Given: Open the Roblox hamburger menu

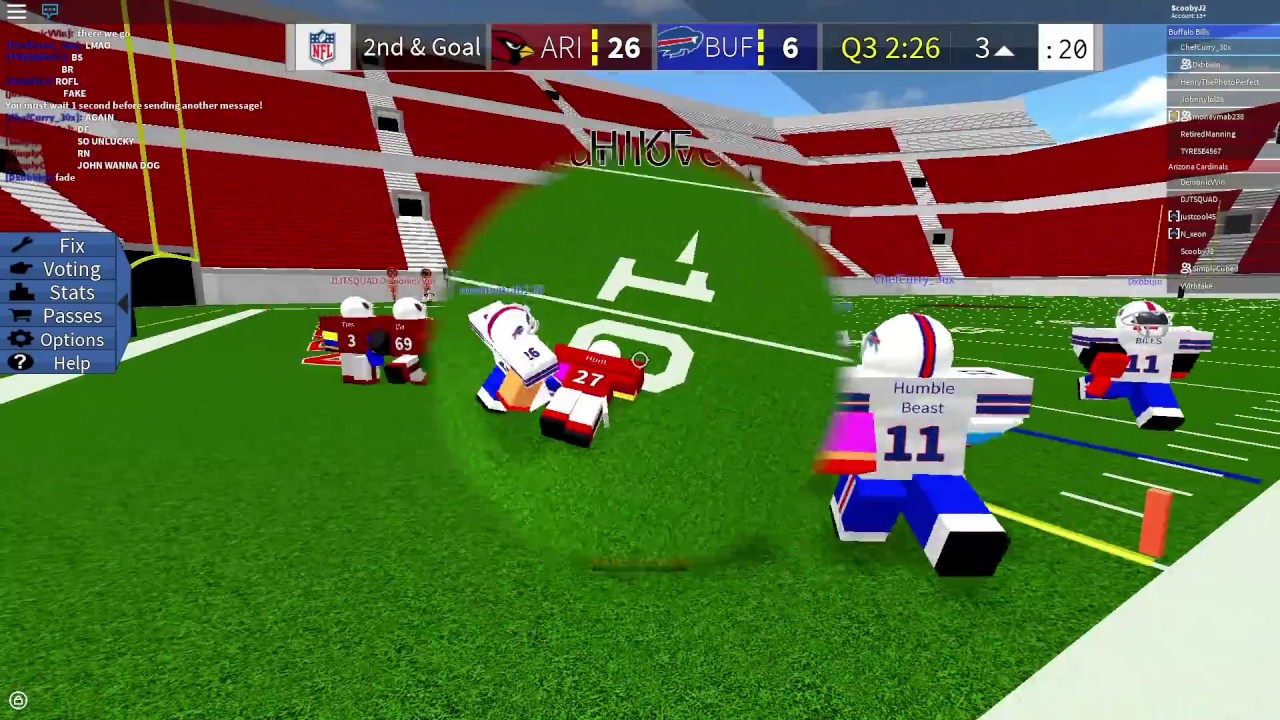Looking at the screenshot, I should pyautogui.click(x=17, y=12).
